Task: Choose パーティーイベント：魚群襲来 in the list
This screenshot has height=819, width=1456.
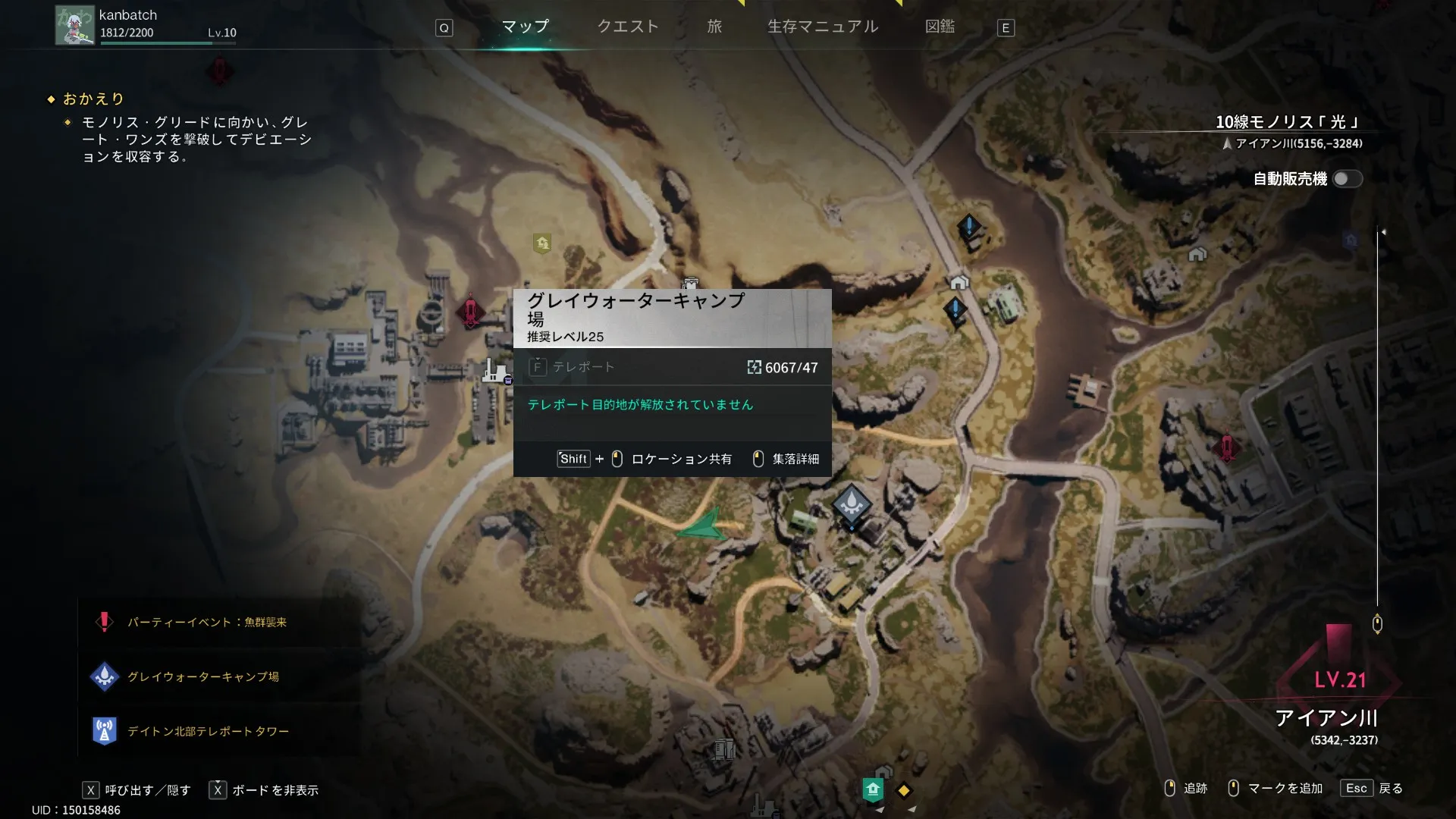Action: [x=206, y=622]
